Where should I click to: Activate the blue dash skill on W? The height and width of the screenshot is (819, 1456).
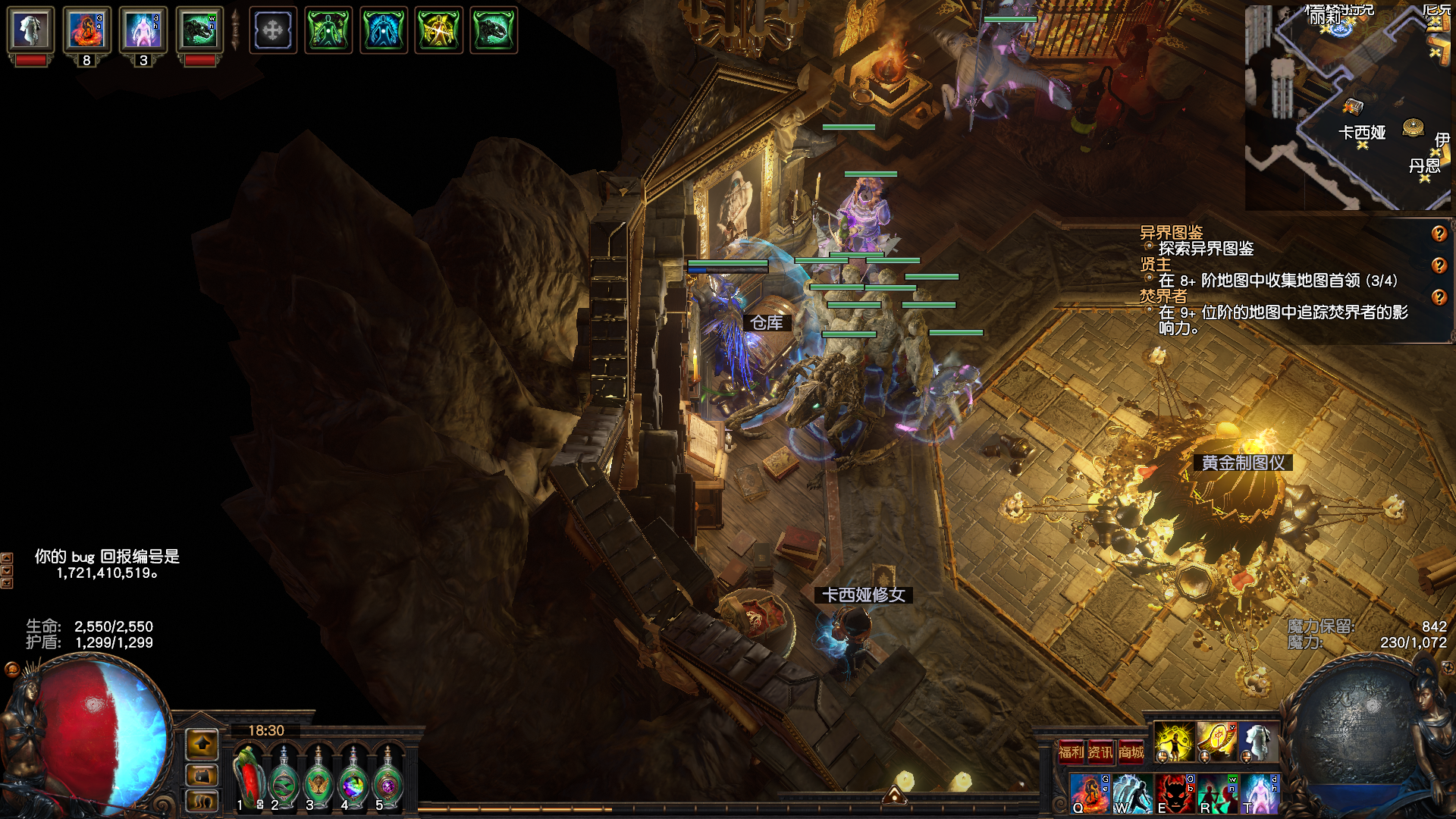click(x=1132, y=793)
